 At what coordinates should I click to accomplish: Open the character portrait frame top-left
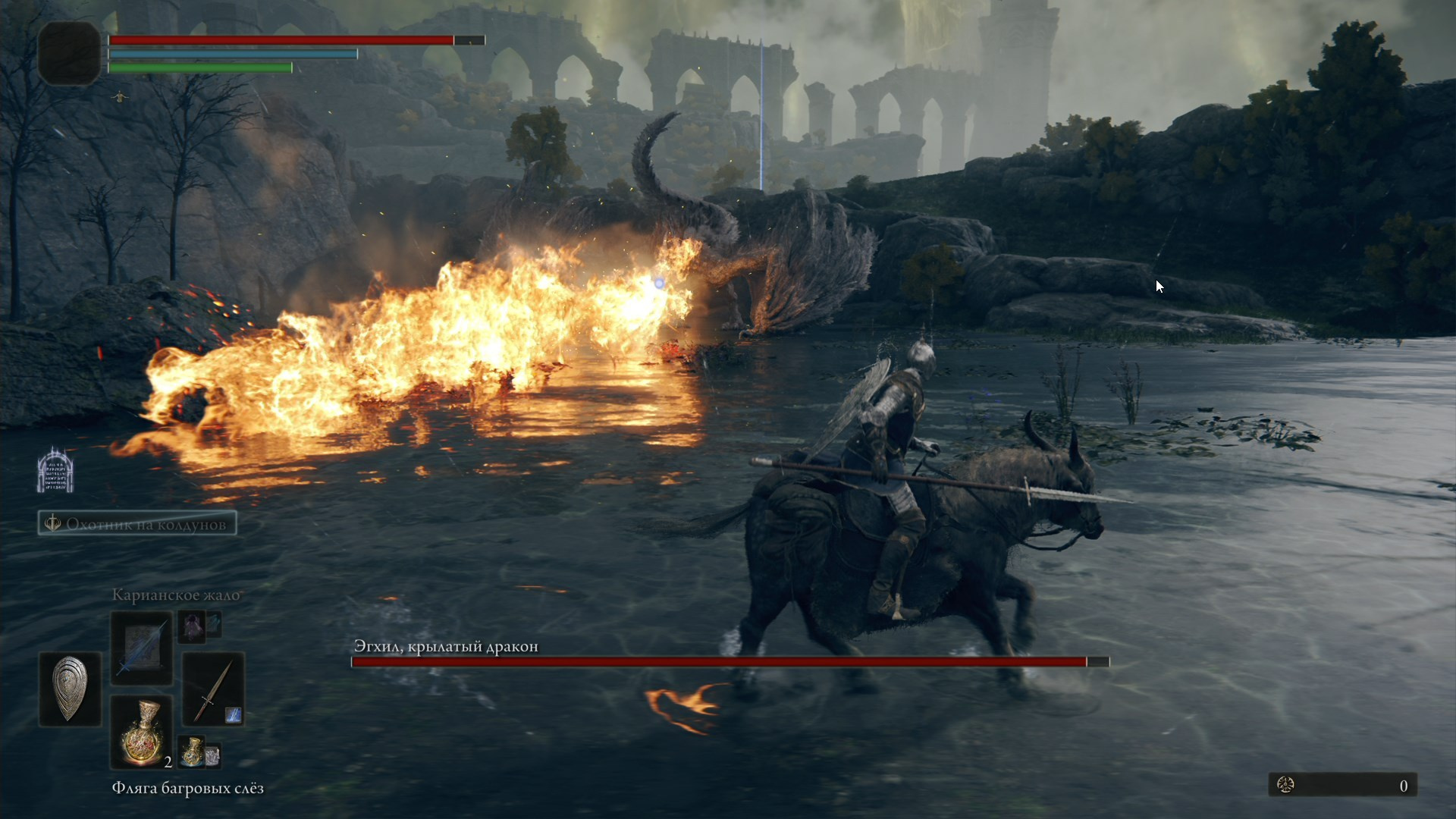[x=69, y=53]
